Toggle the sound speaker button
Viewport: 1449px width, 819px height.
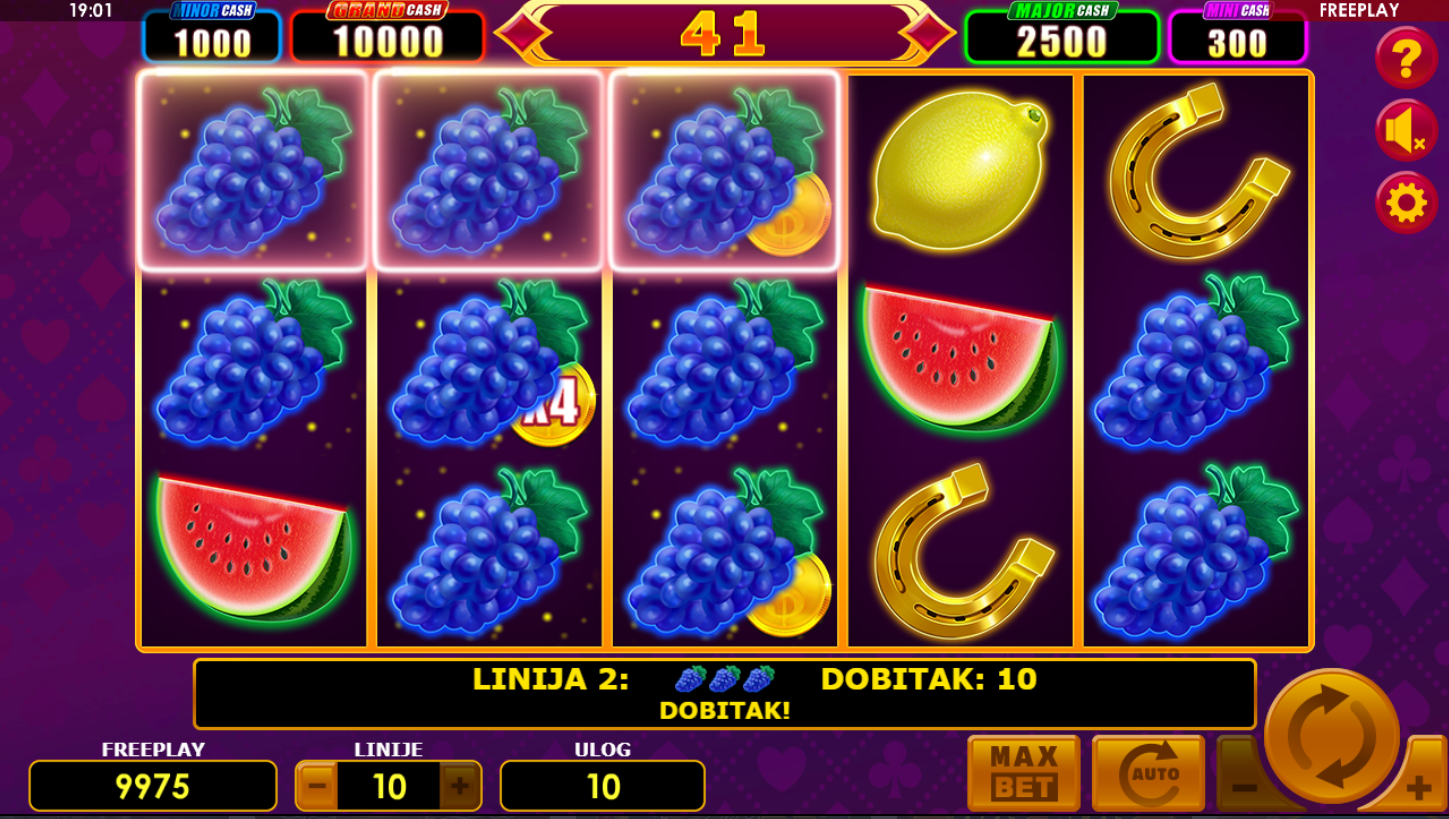[1406, 131]
